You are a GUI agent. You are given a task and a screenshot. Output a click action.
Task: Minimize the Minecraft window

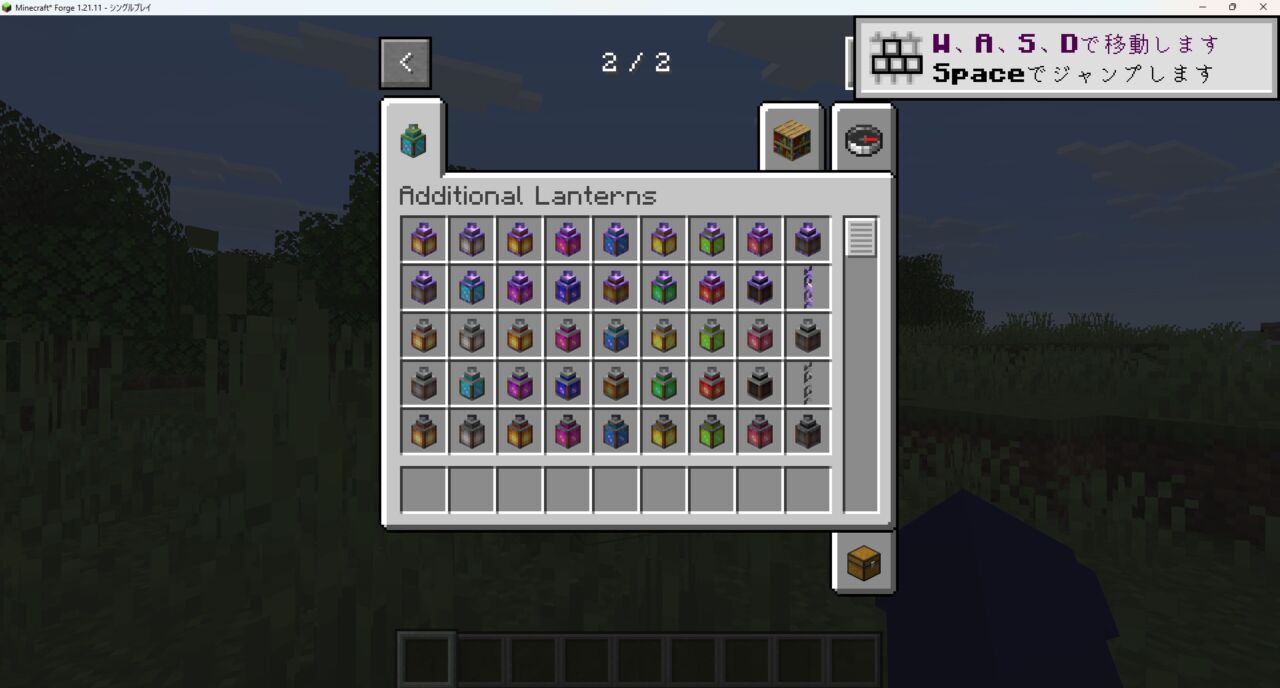click(x=1202, y=7)
